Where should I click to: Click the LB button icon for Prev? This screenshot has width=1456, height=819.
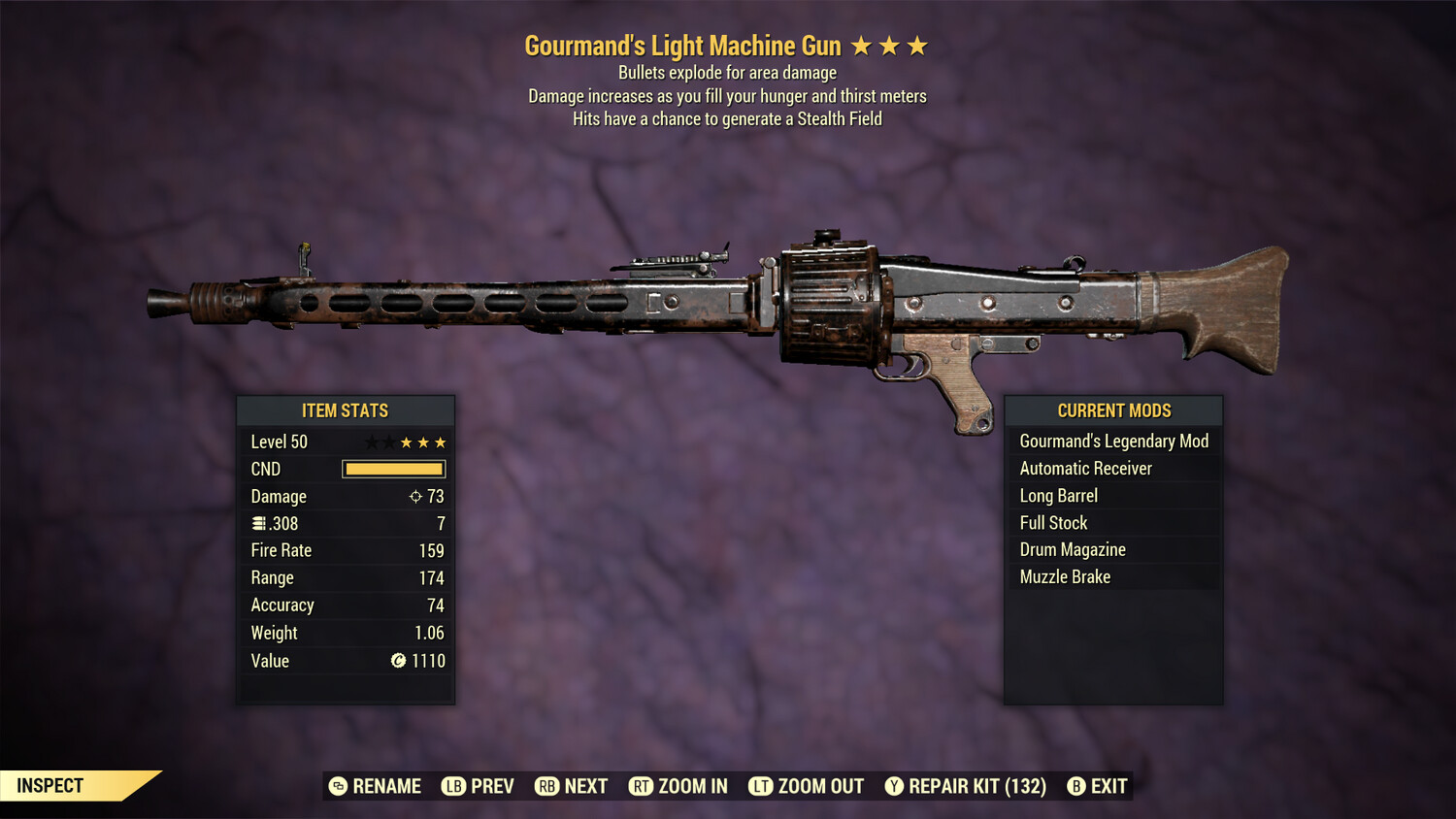(x=452, y=786)
